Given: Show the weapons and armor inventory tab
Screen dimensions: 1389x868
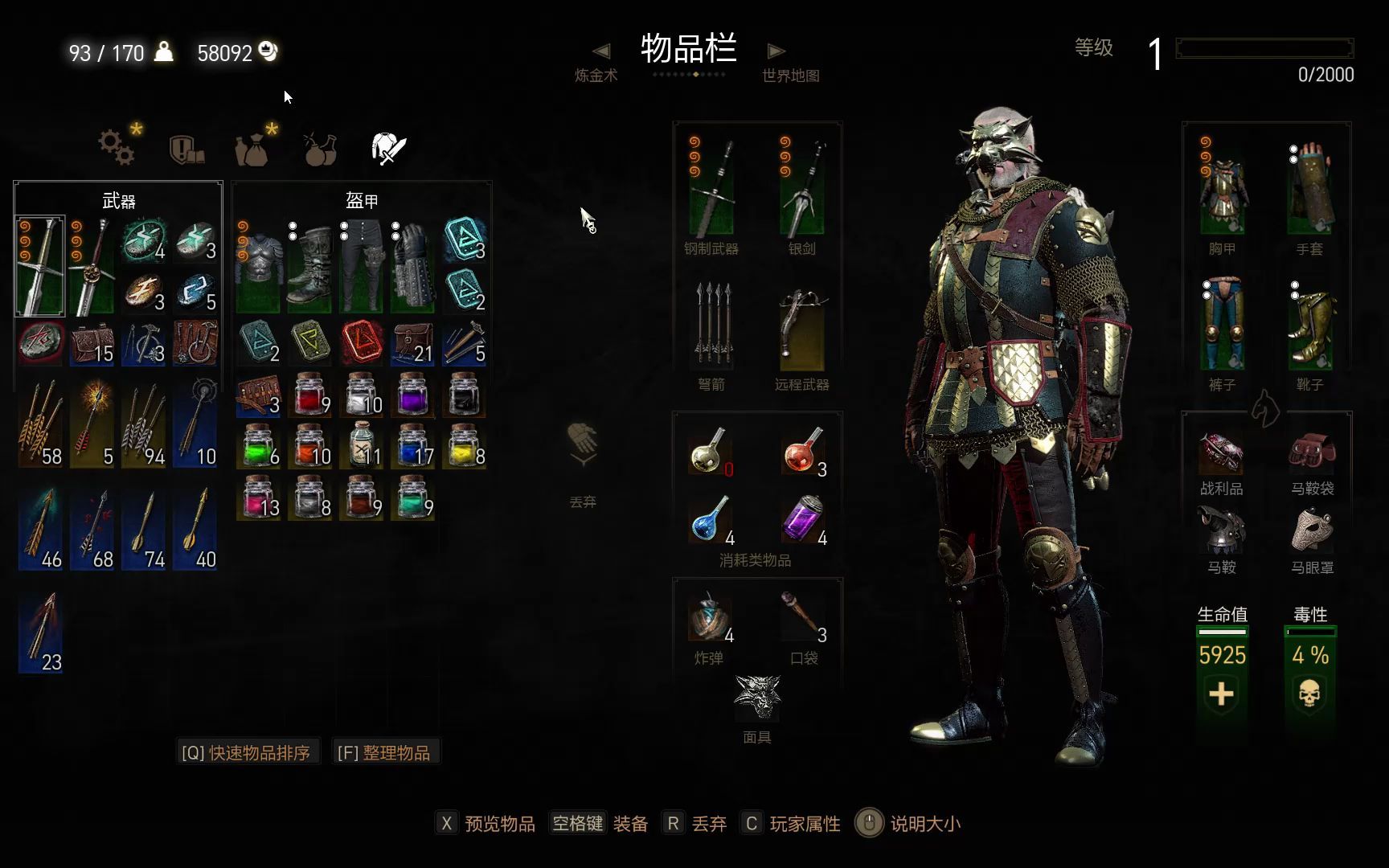Looking at the screenshot, I should click(389, 149).
